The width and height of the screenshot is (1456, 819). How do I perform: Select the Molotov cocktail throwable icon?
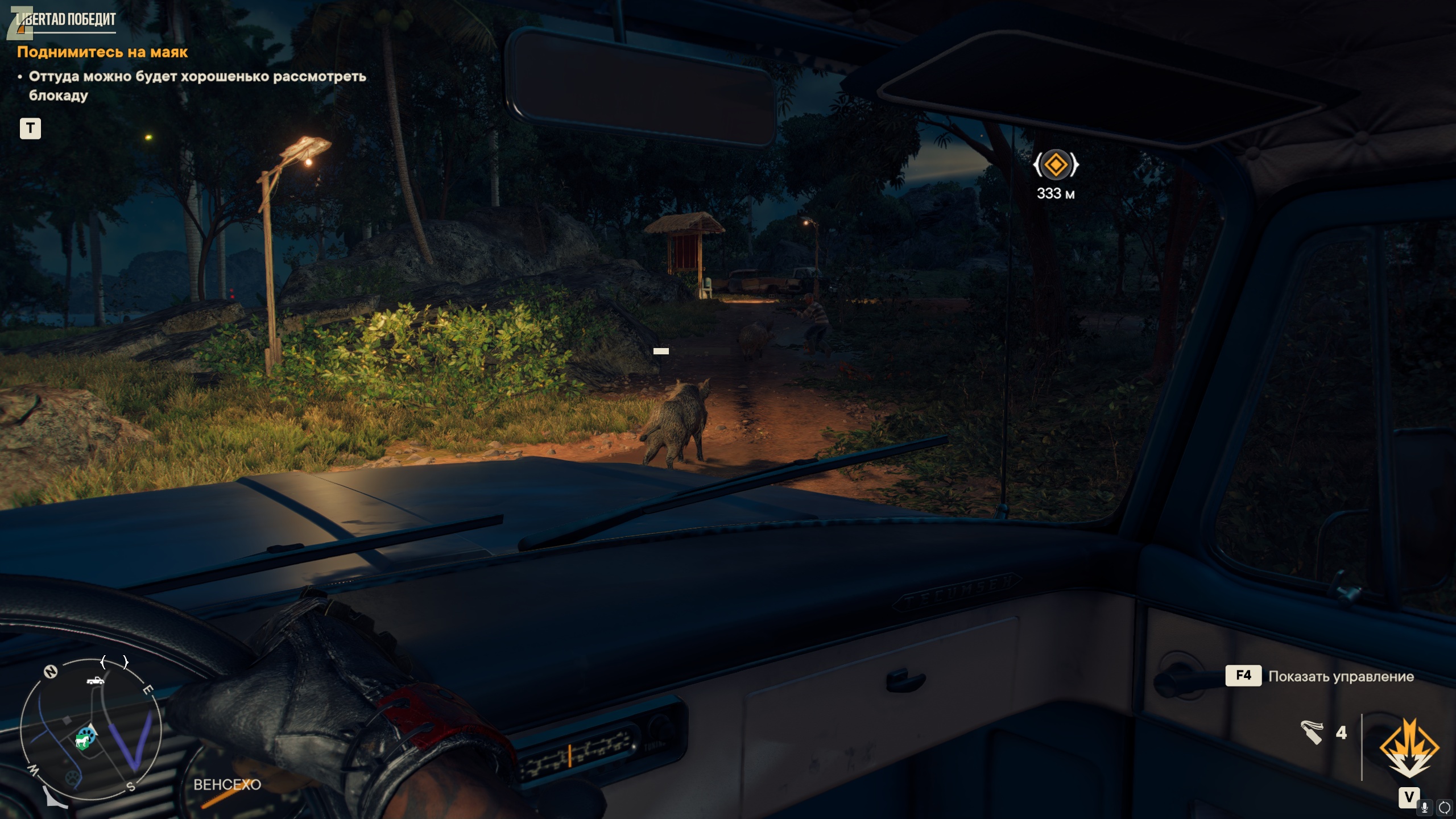point(1312,733)
